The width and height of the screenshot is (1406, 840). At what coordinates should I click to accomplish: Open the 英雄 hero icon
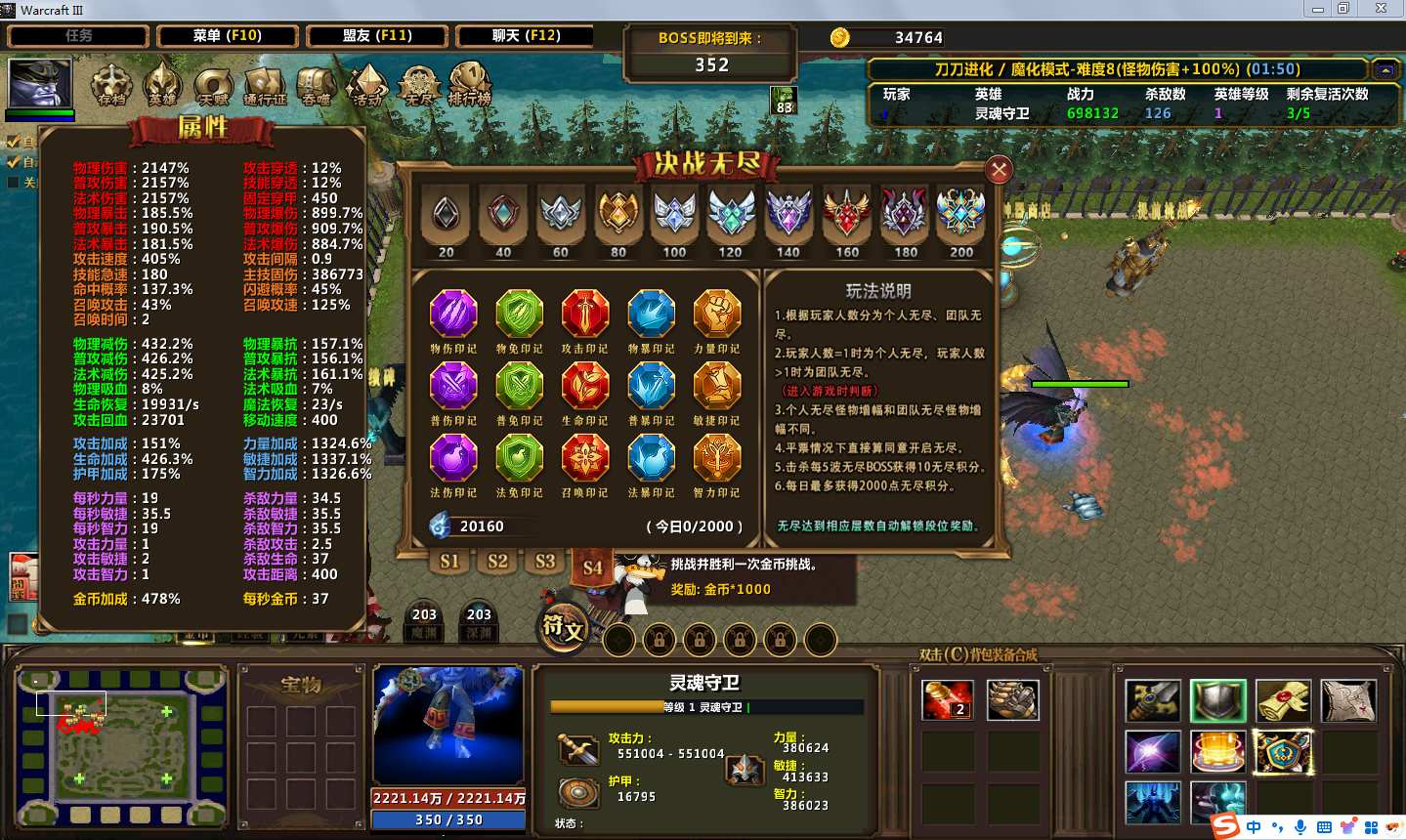pos(162,84)
